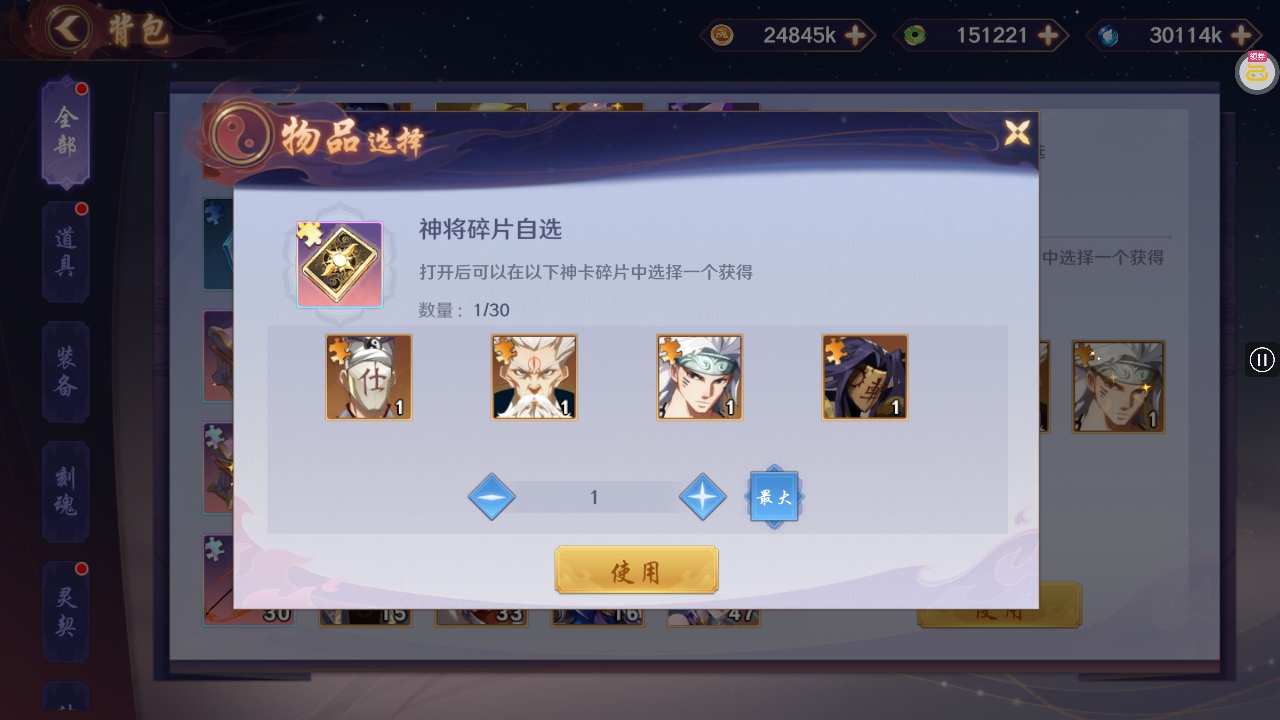Decrease quantity with the left arrow stepper
This screenshot has height=720, width=1280.
click(x=492, y=497)
